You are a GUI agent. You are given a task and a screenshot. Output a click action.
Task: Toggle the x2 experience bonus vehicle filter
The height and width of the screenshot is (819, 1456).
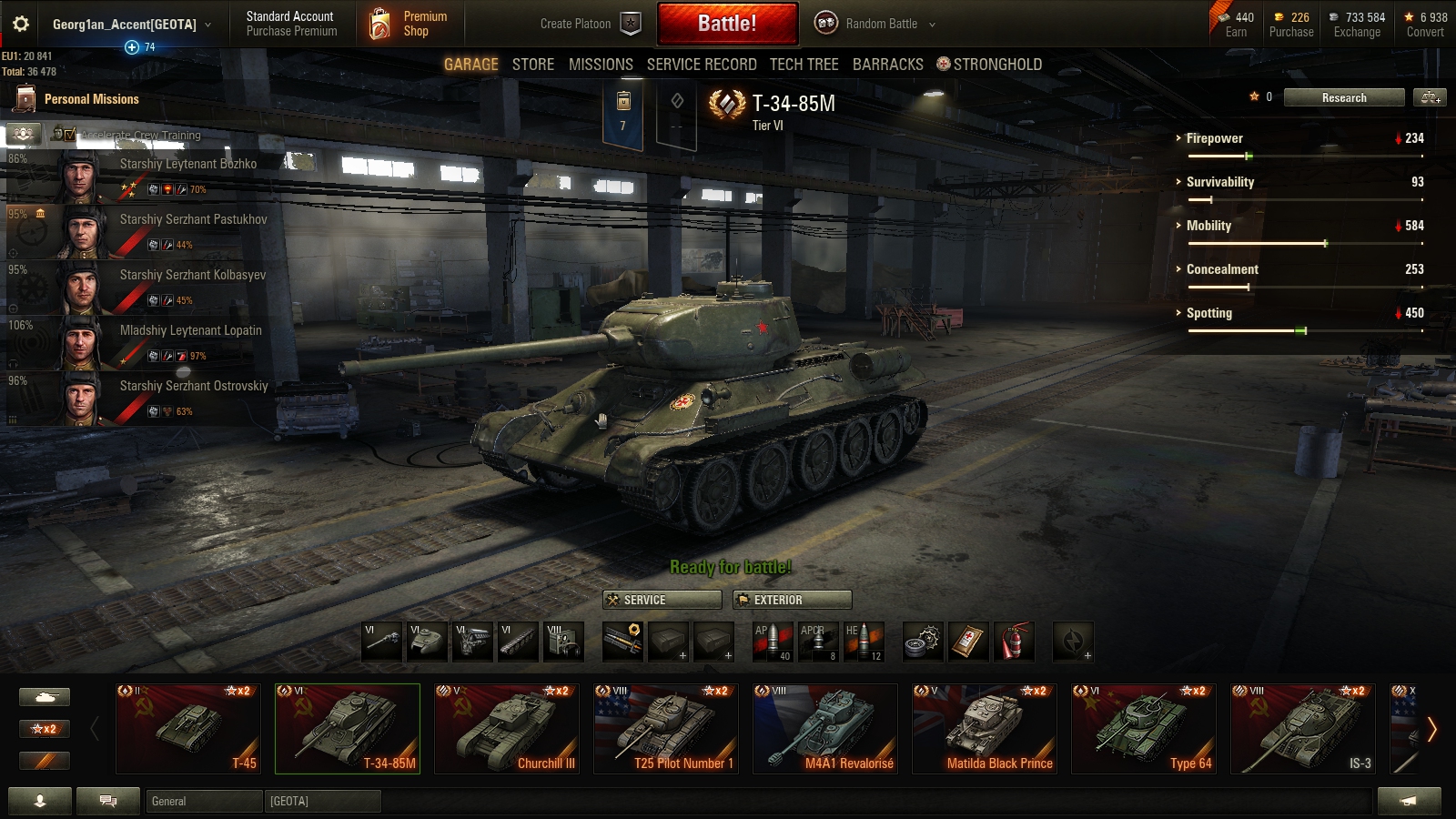[x=44, y=729]
